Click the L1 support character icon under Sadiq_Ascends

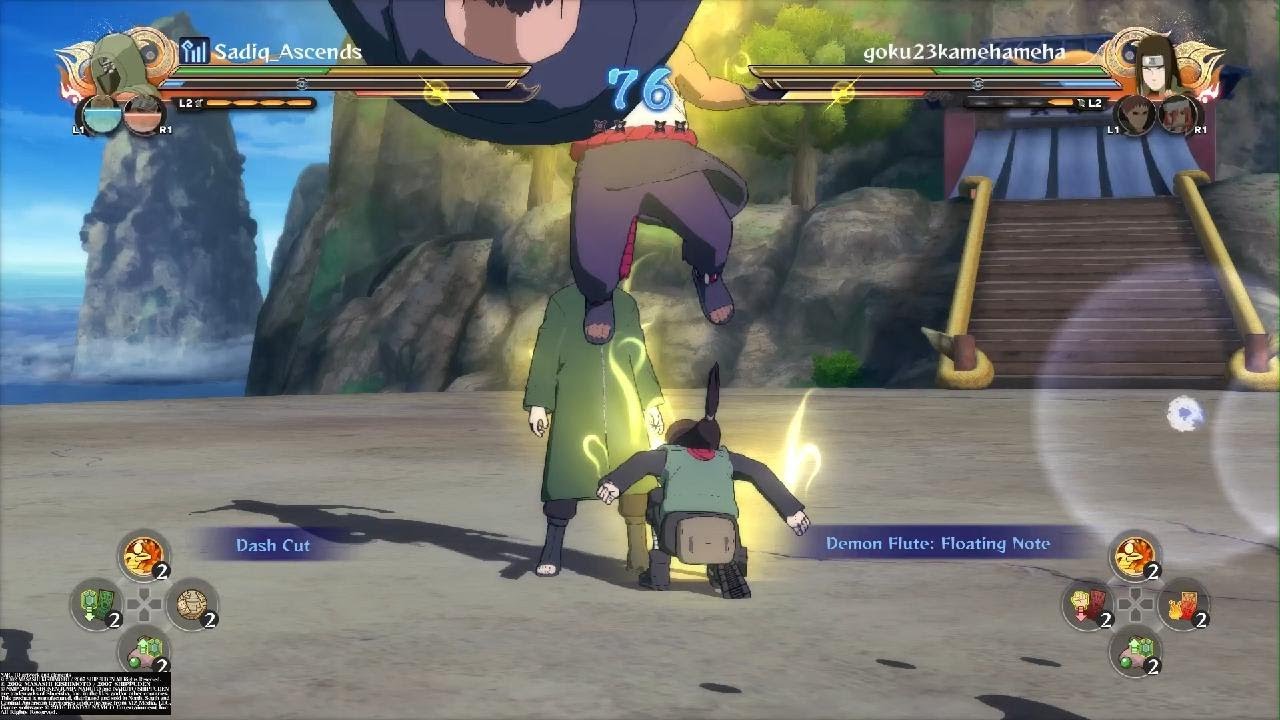pyautogui.click(x=101, y=114)
